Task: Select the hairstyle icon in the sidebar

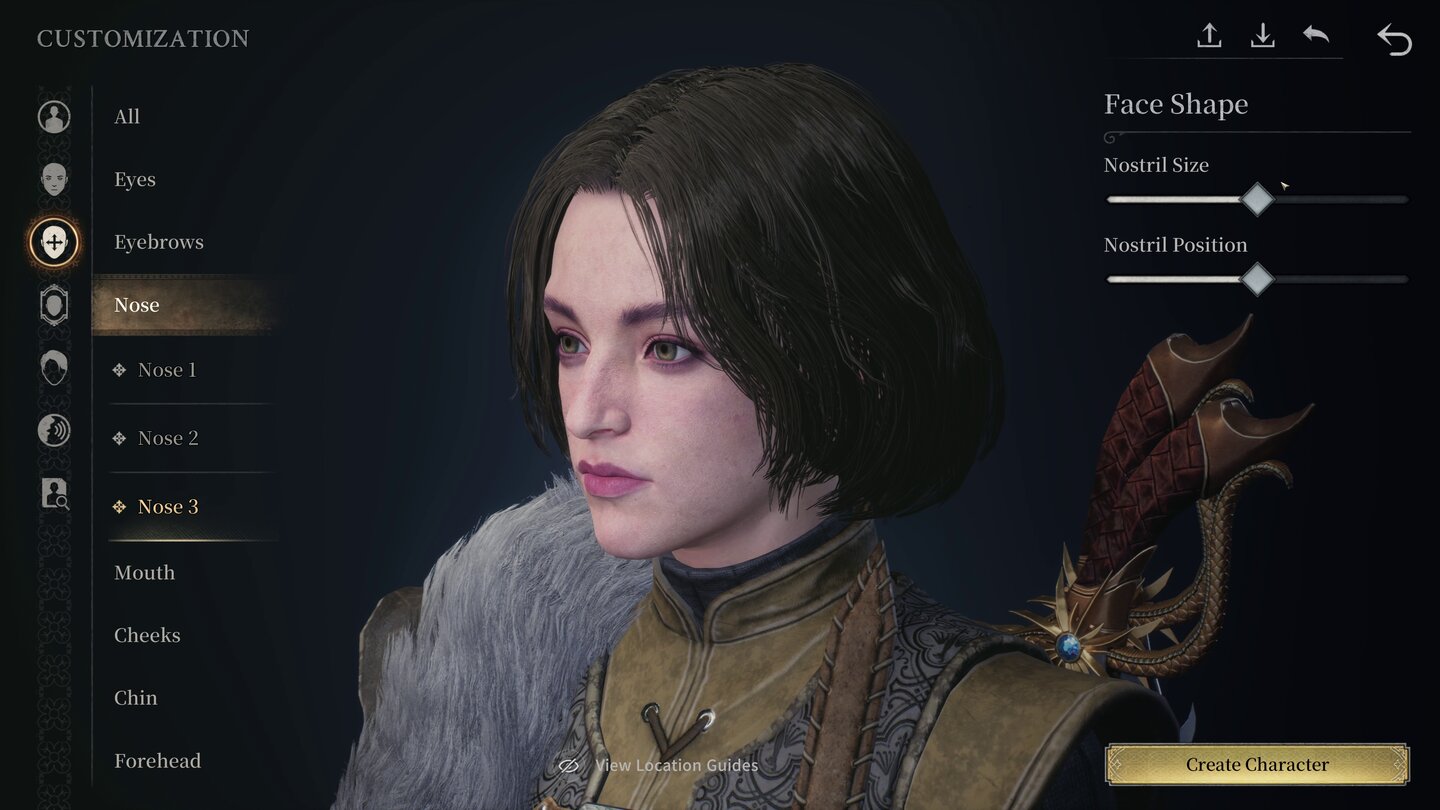Action: (x=53, y=368)
